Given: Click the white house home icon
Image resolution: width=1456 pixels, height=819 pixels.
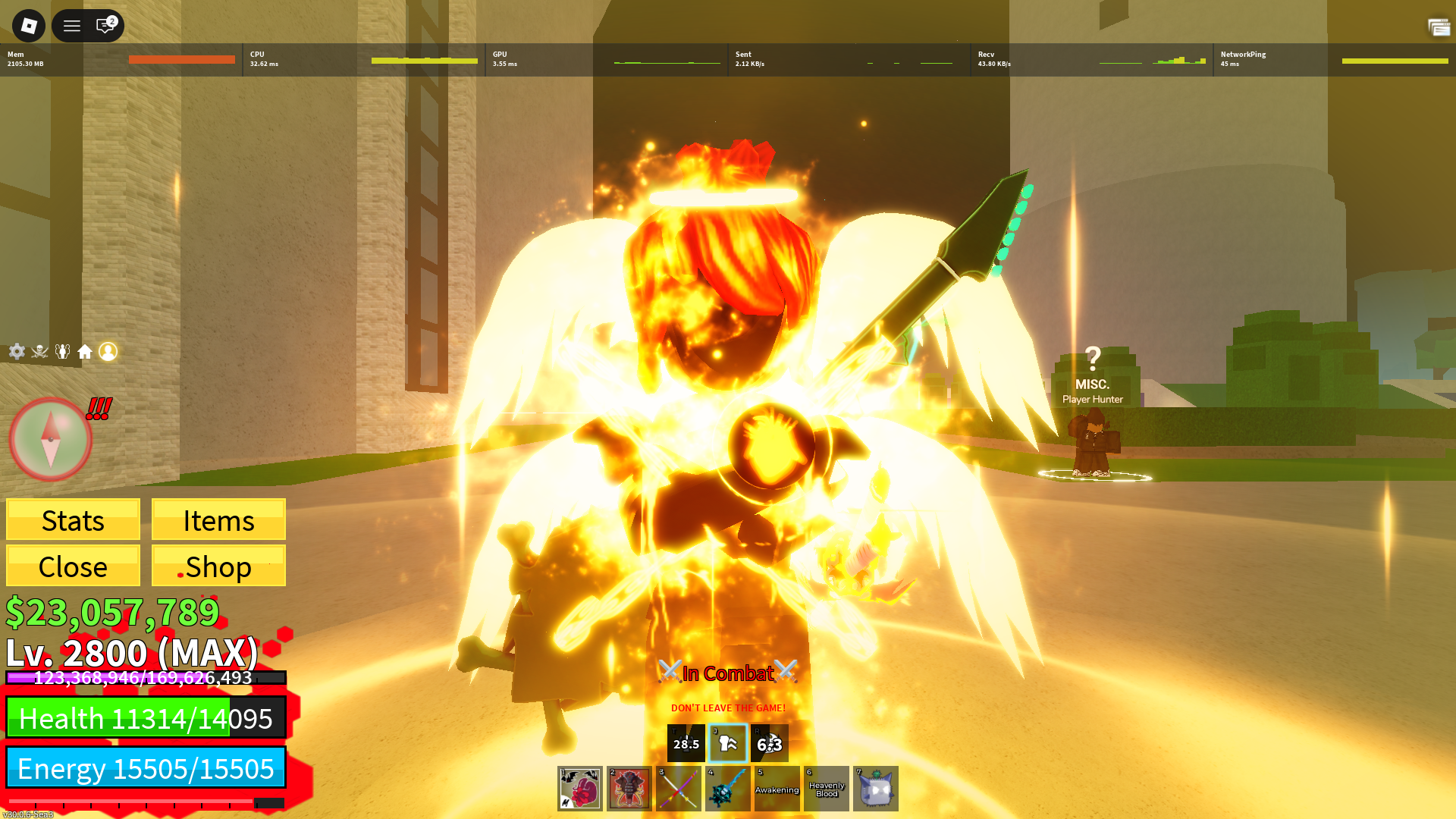Looking at the screenshot, I should click(85, 351).
